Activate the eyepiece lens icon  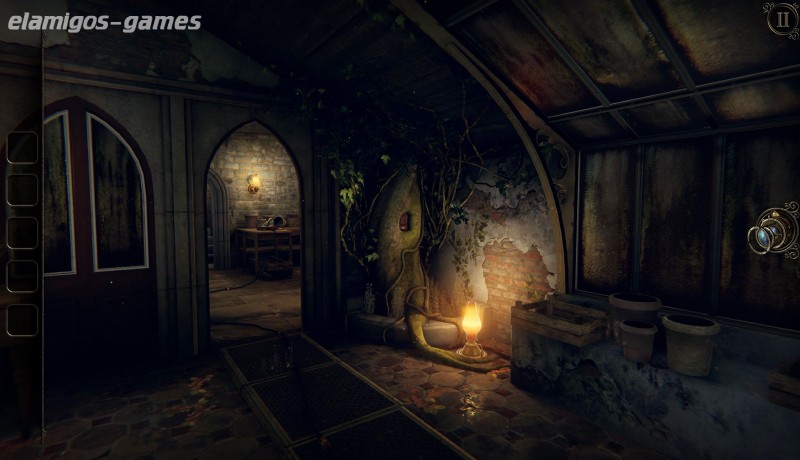[x=772, y=236]
